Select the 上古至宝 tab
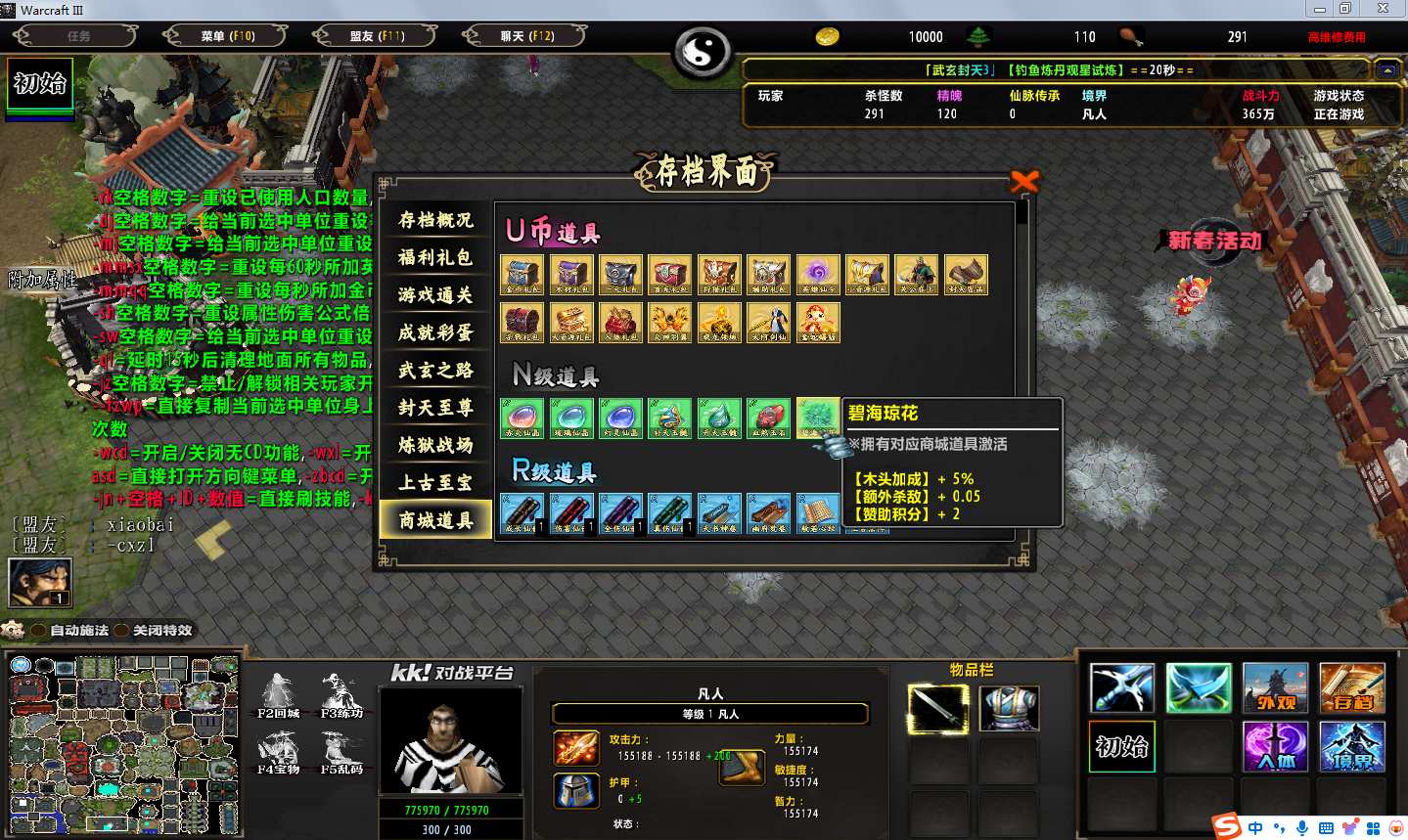 (435, 482)
